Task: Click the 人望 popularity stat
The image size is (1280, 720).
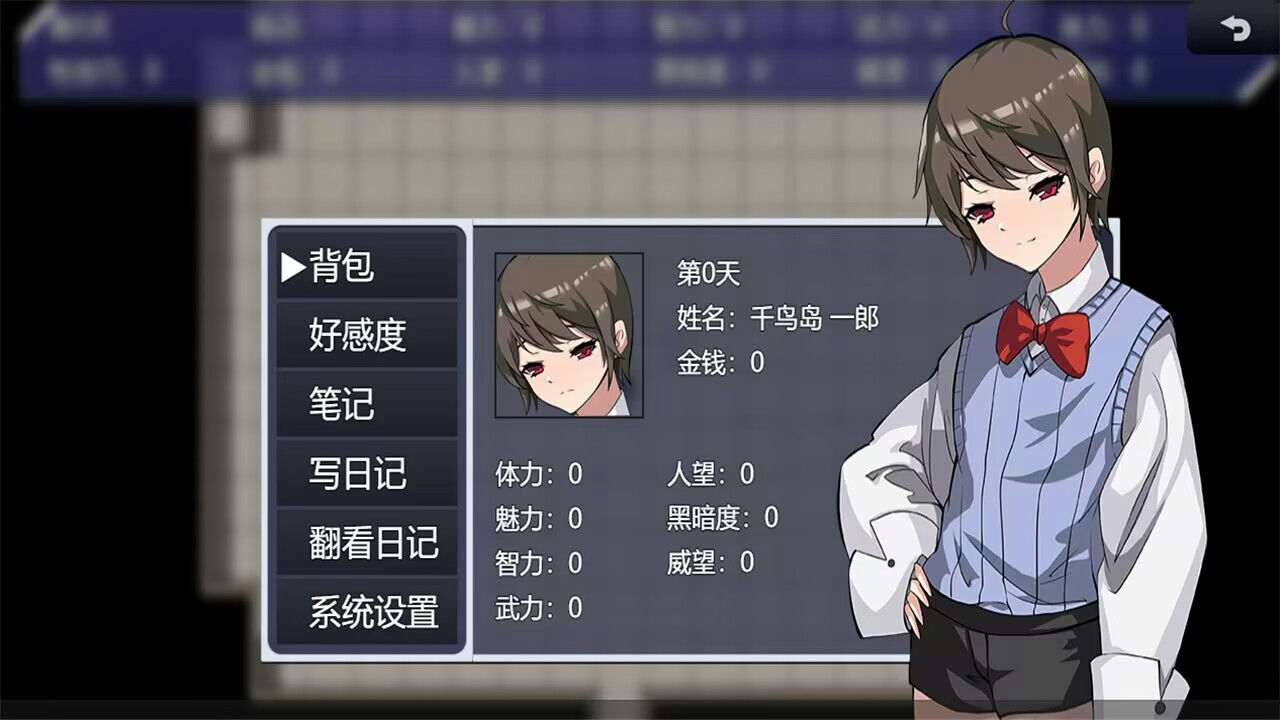Action: click(710, 475)
